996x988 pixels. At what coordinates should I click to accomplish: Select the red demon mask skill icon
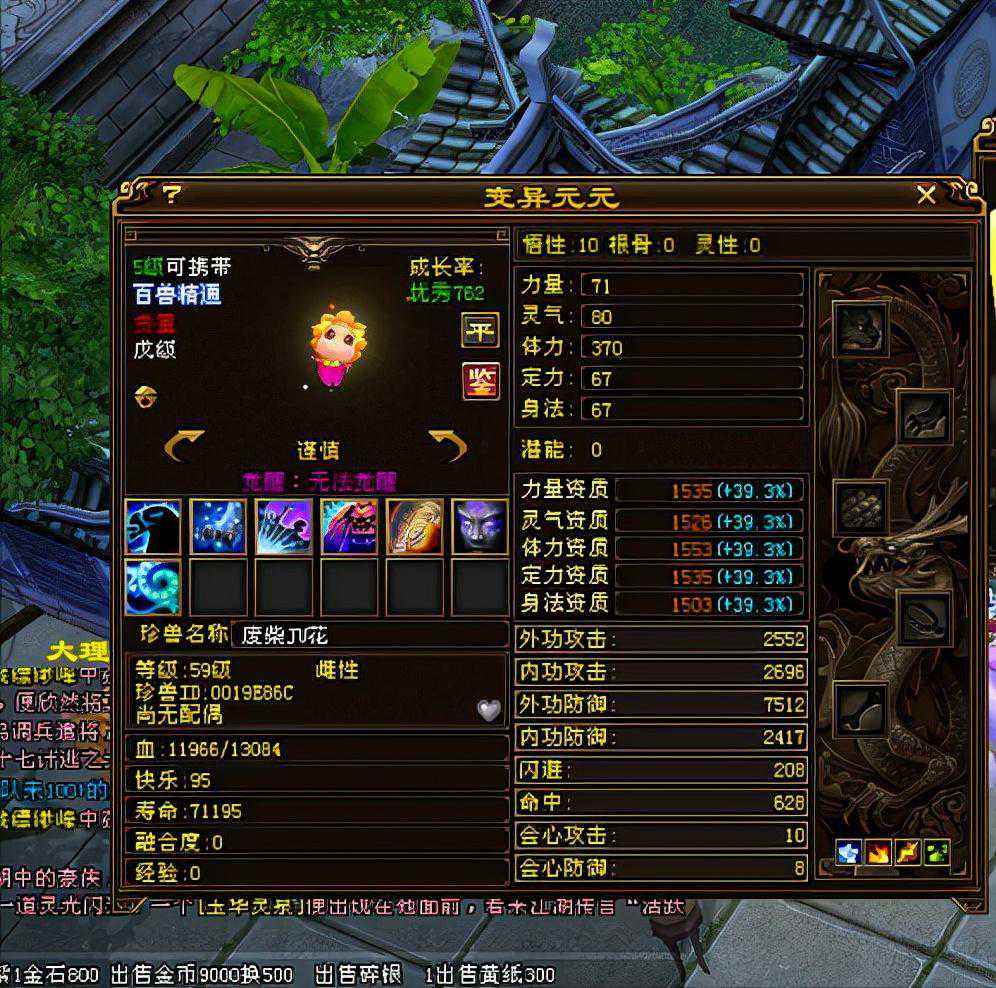[x=349, y=526]
